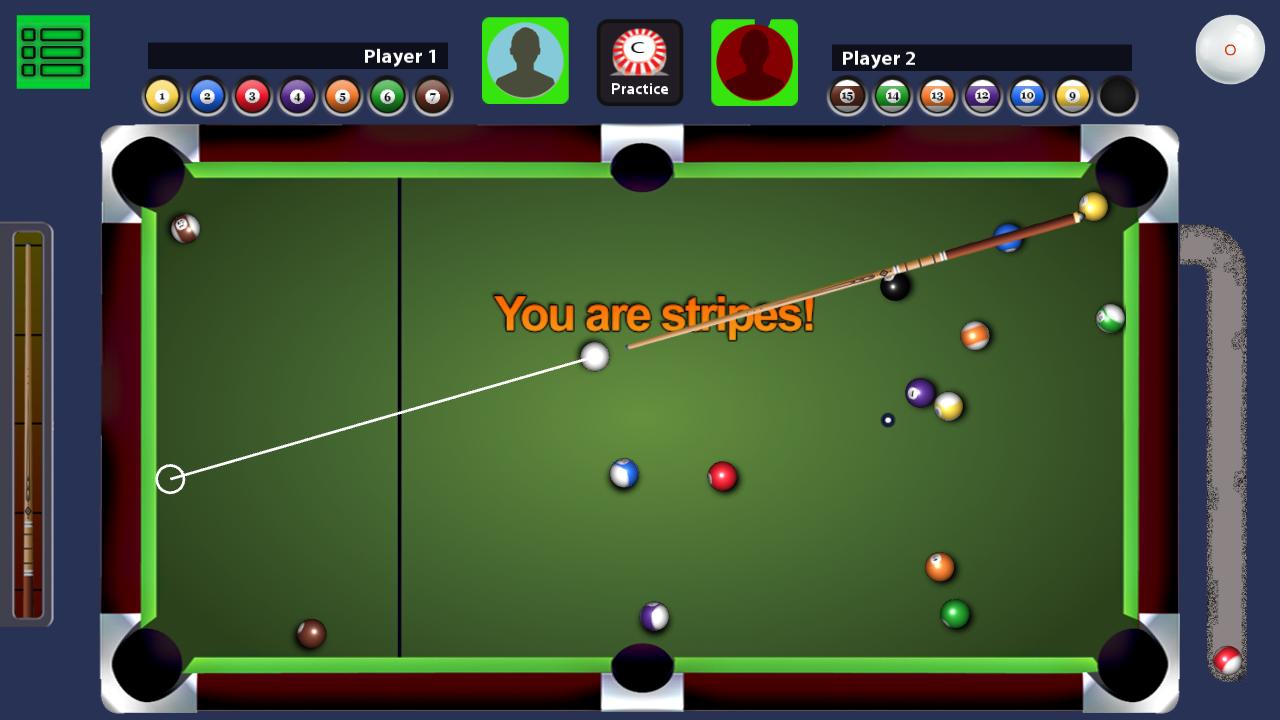Viewport: 1280px width, 720px height.
Task: Click the Practice mode icon
Action: coord(640,60)
